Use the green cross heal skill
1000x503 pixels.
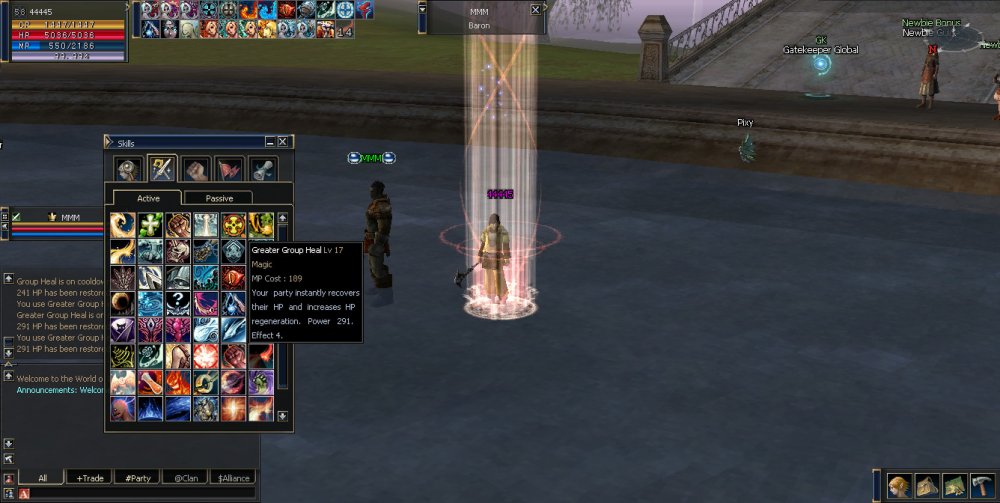pos(151,225)
